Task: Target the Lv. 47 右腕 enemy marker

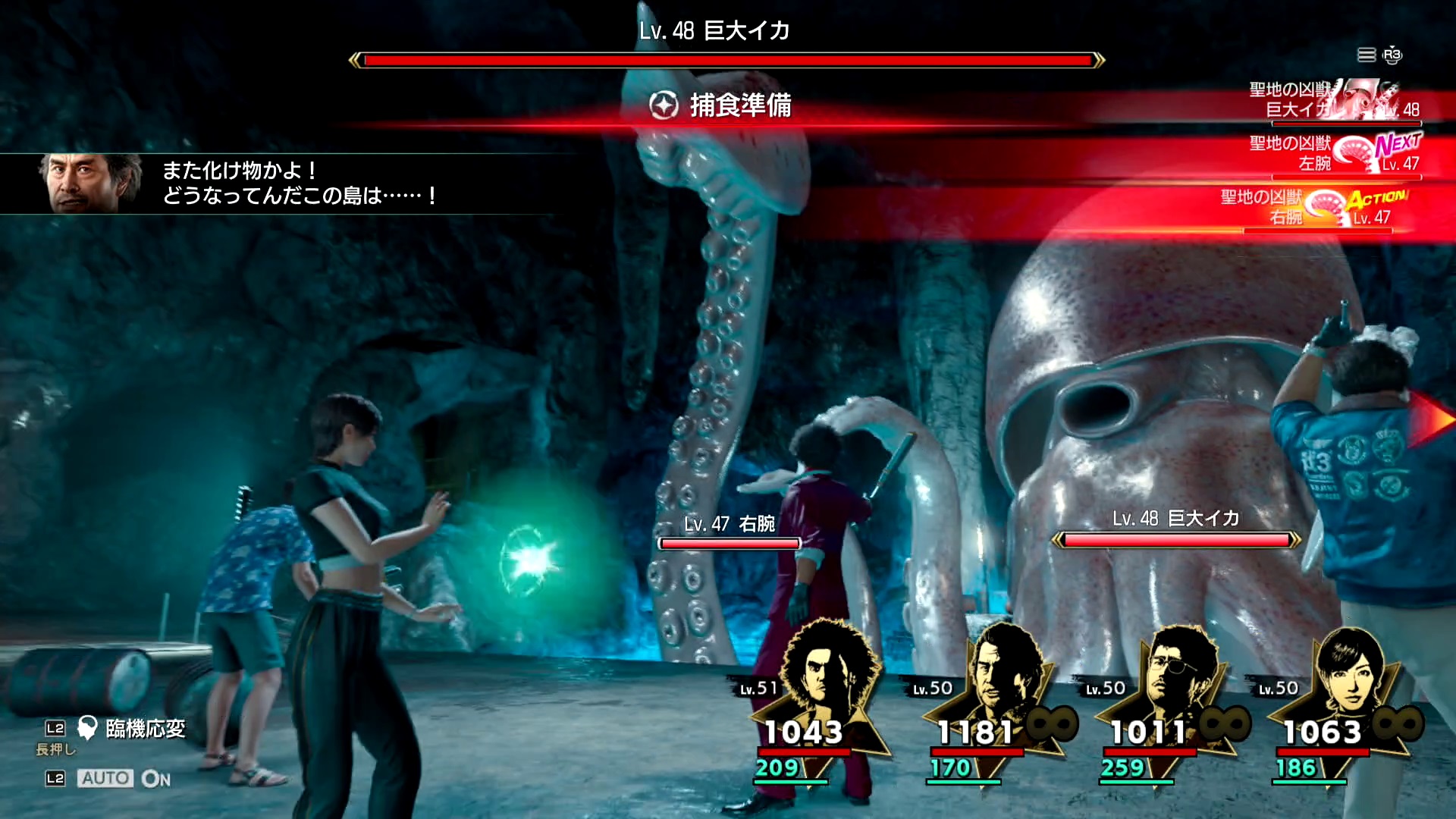Action: pos(730,534)
